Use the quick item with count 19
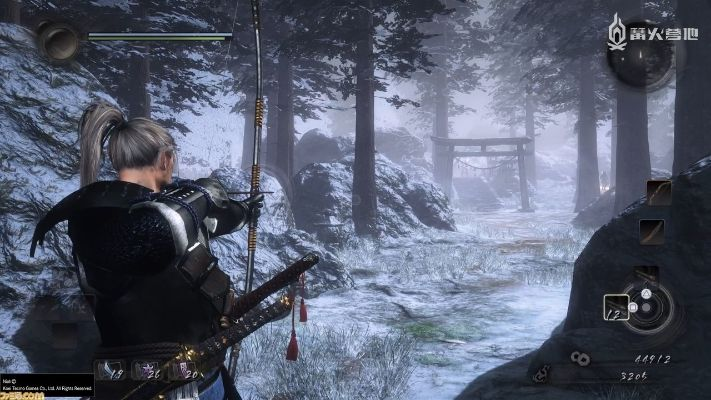 pos(111,370)
